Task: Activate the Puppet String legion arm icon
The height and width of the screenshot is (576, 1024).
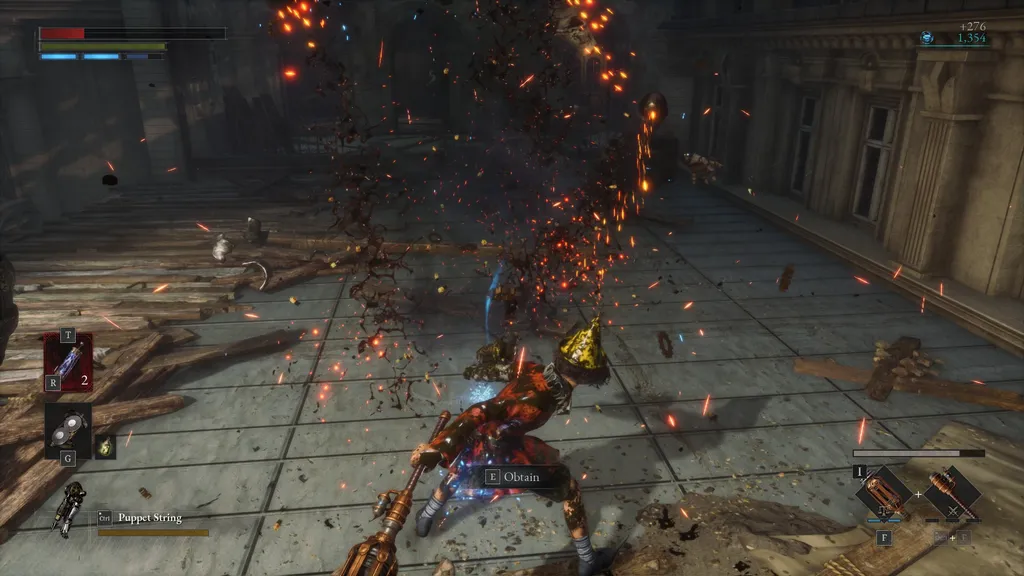Action: (x=72, y=509)
